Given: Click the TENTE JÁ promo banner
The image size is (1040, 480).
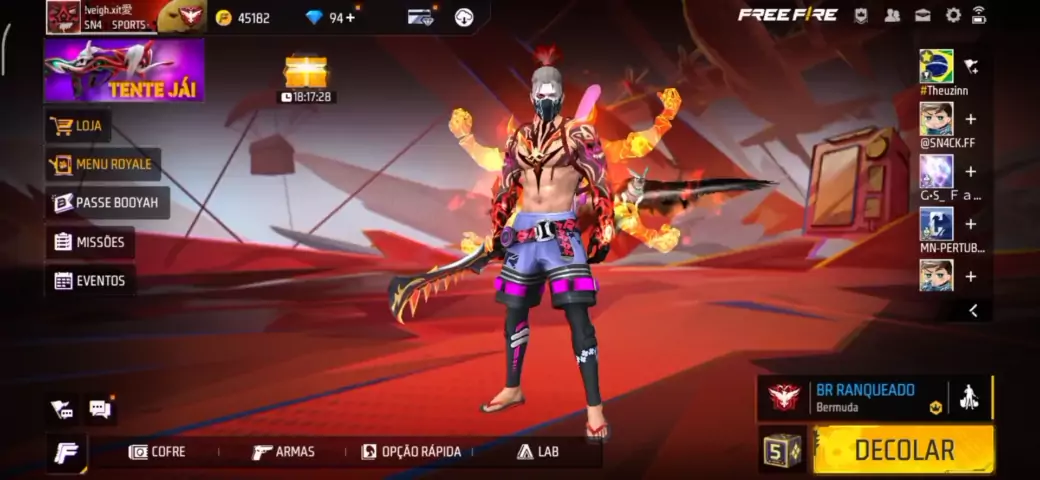Looking at the screenshot, I should point(124,70).
